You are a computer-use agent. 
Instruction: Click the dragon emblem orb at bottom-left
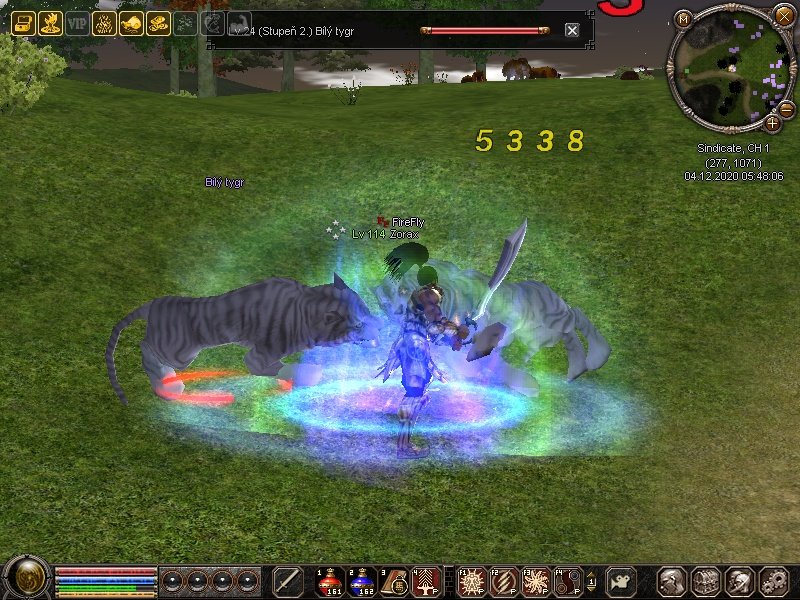tap(25, 578)
